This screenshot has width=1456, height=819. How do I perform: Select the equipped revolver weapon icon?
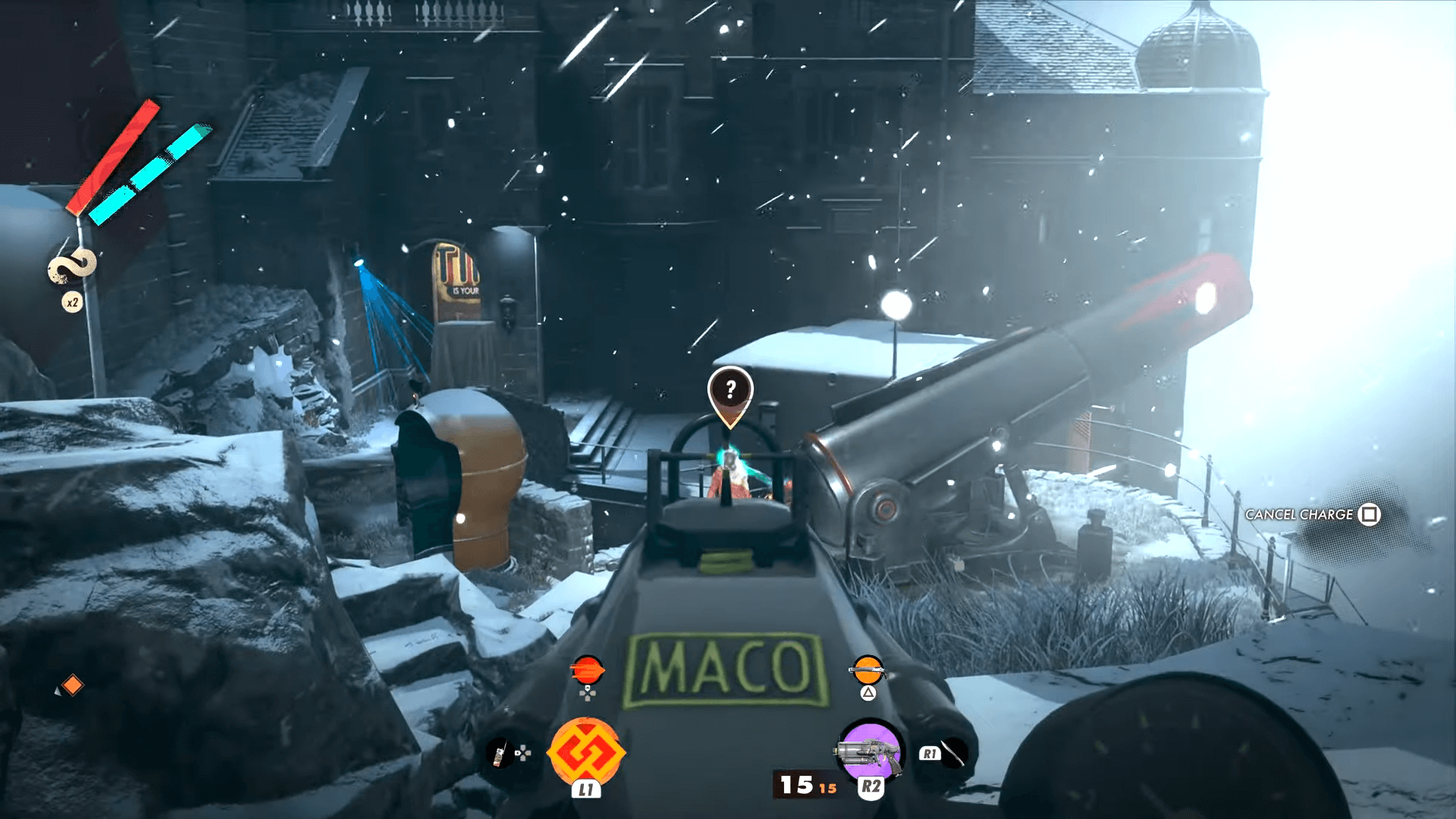point(869,751)
